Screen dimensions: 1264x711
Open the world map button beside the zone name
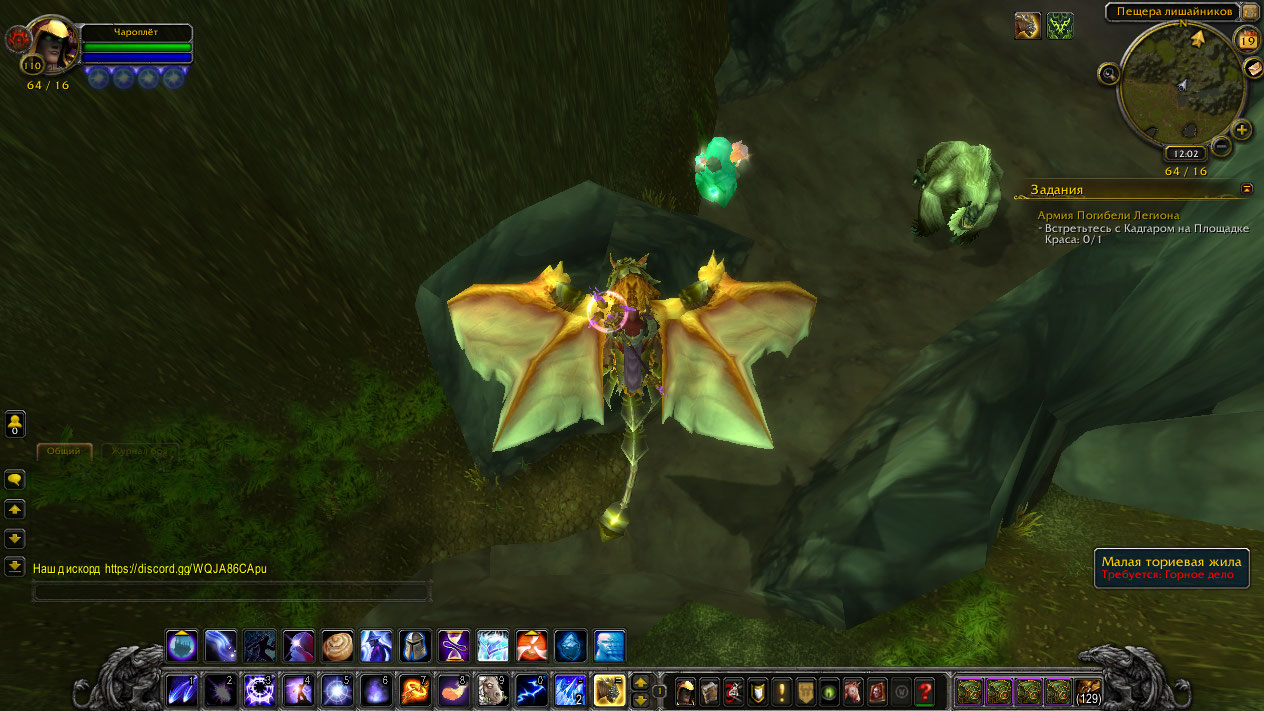pos(1250,11)
